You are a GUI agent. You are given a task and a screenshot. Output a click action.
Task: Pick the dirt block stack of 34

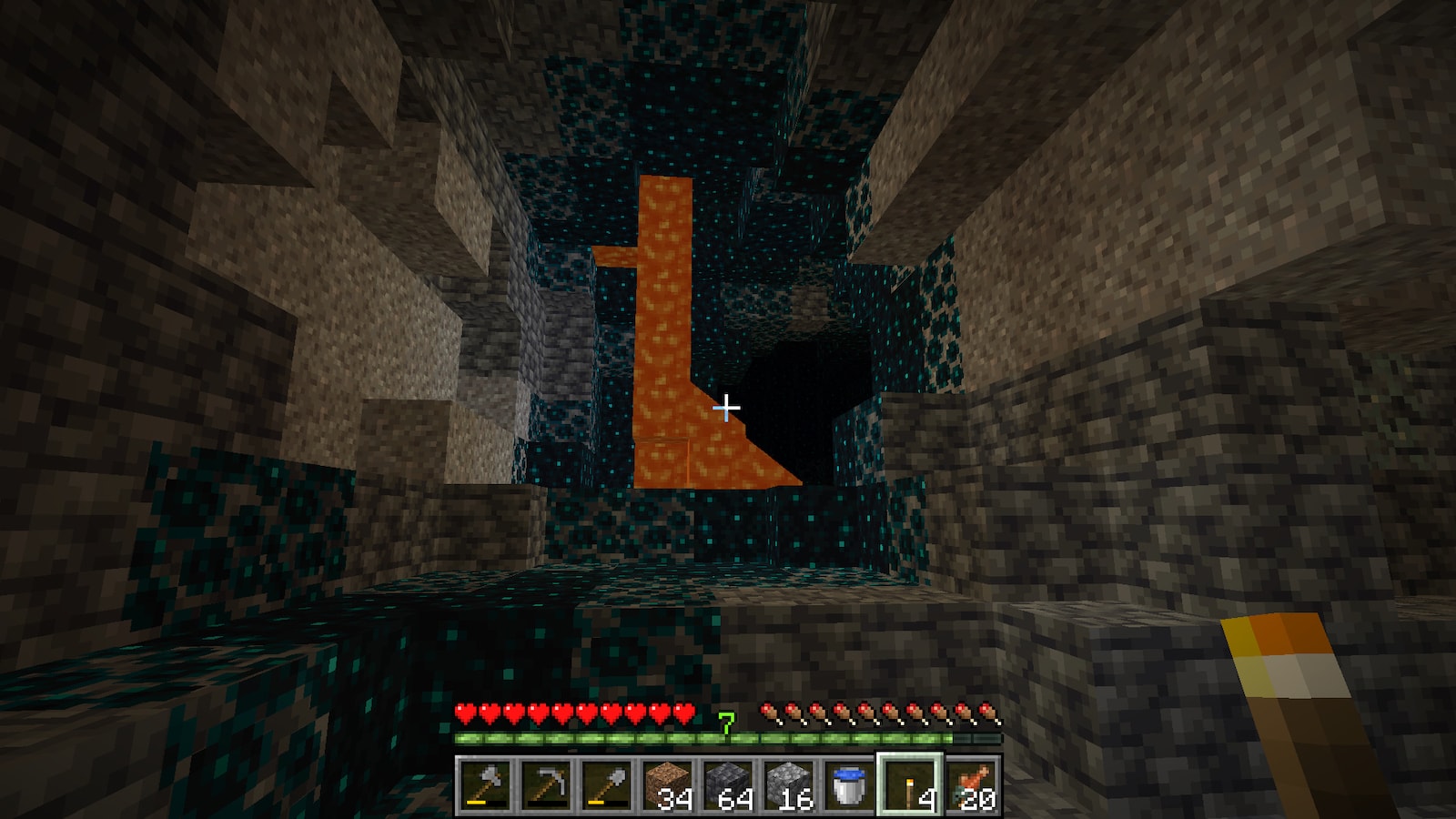coord(667,784)
